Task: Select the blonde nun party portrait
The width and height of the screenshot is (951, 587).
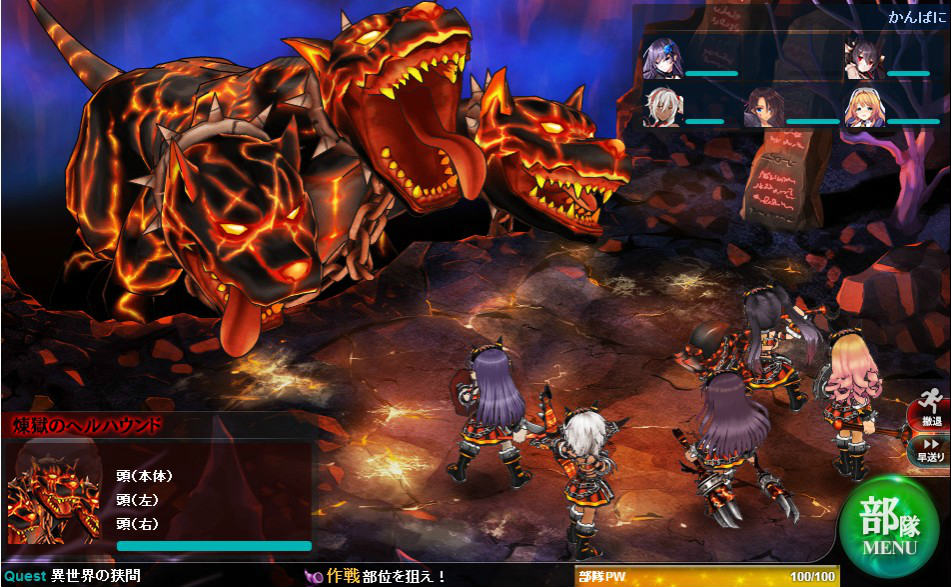Action: (x=864, y=108)
